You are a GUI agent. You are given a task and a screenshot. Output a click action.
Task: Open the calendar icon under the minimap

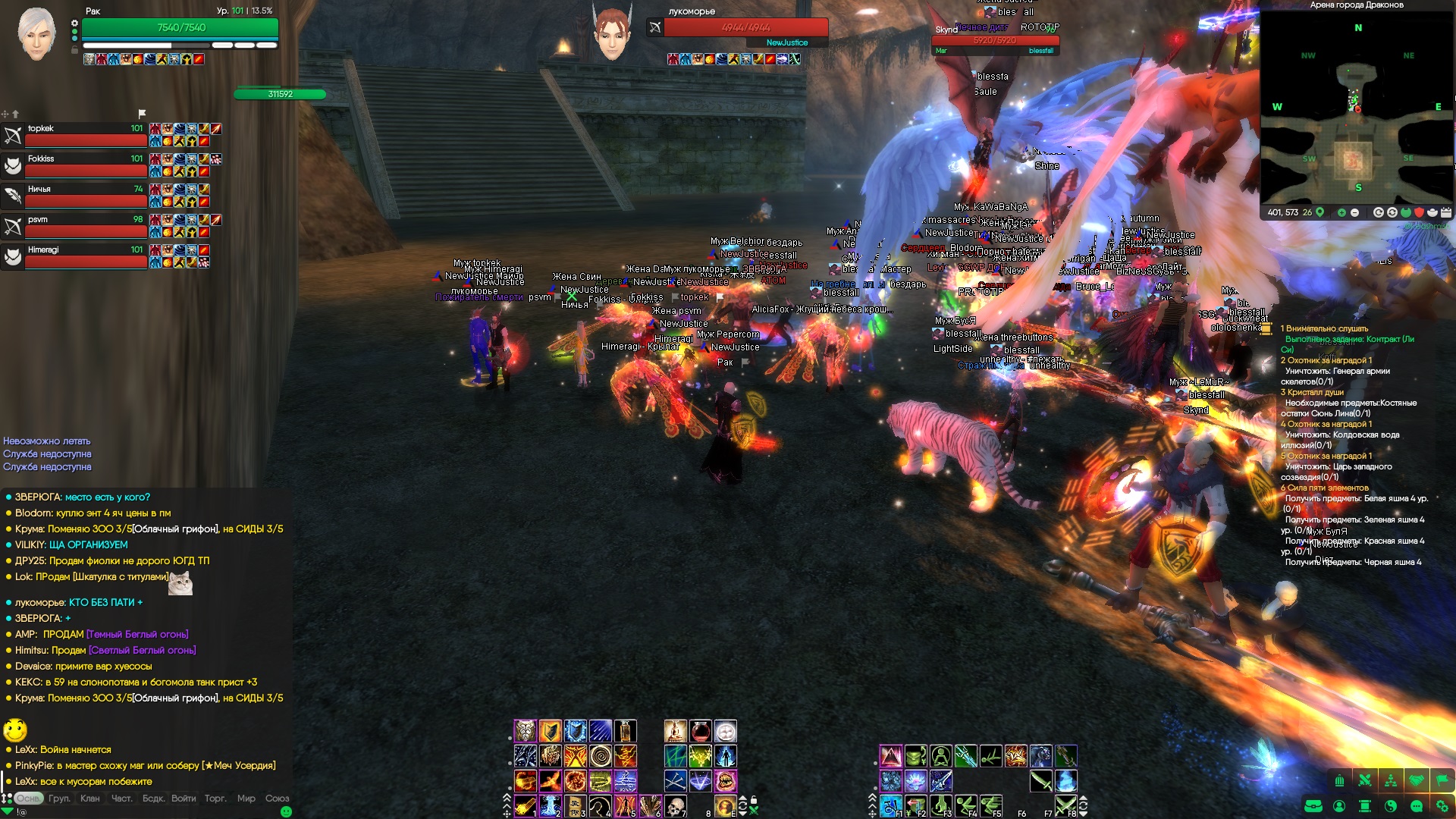(x=1445, y=213)
